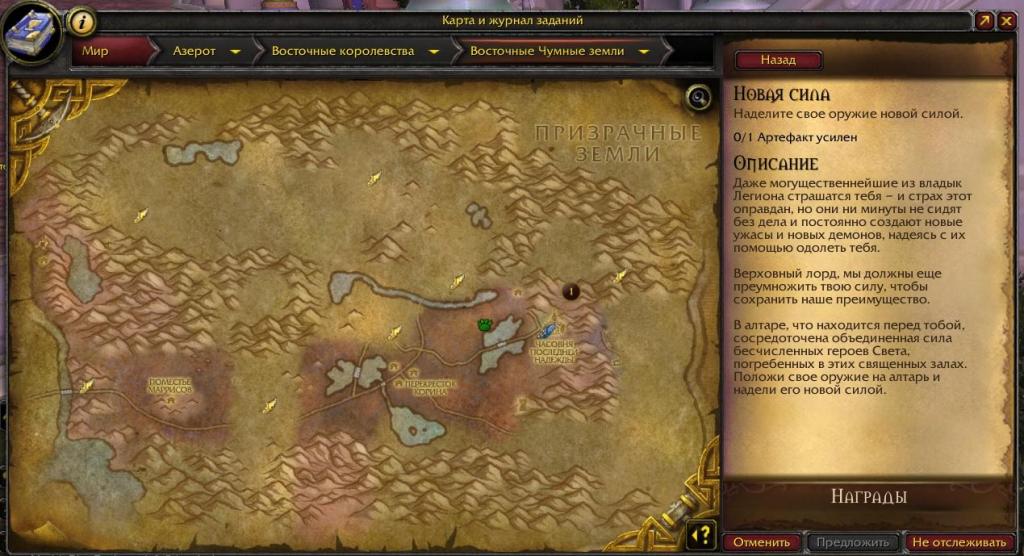
Task: Click Не отслеживать to untrack quest
Action: (x=958, y=542)
